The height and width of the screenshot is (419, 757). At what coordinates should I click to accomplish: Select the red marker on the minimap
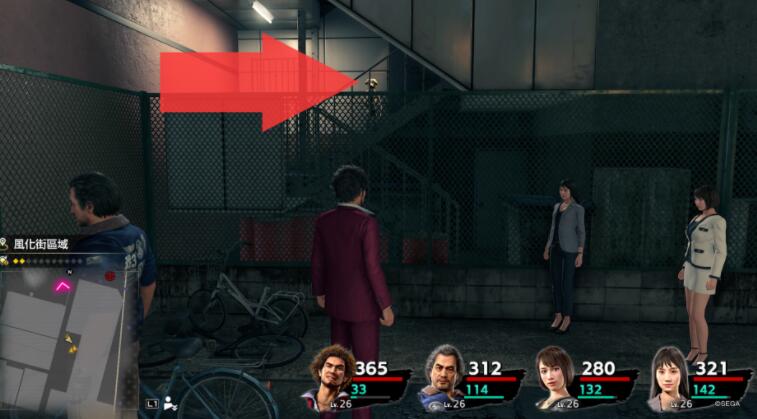110,275
